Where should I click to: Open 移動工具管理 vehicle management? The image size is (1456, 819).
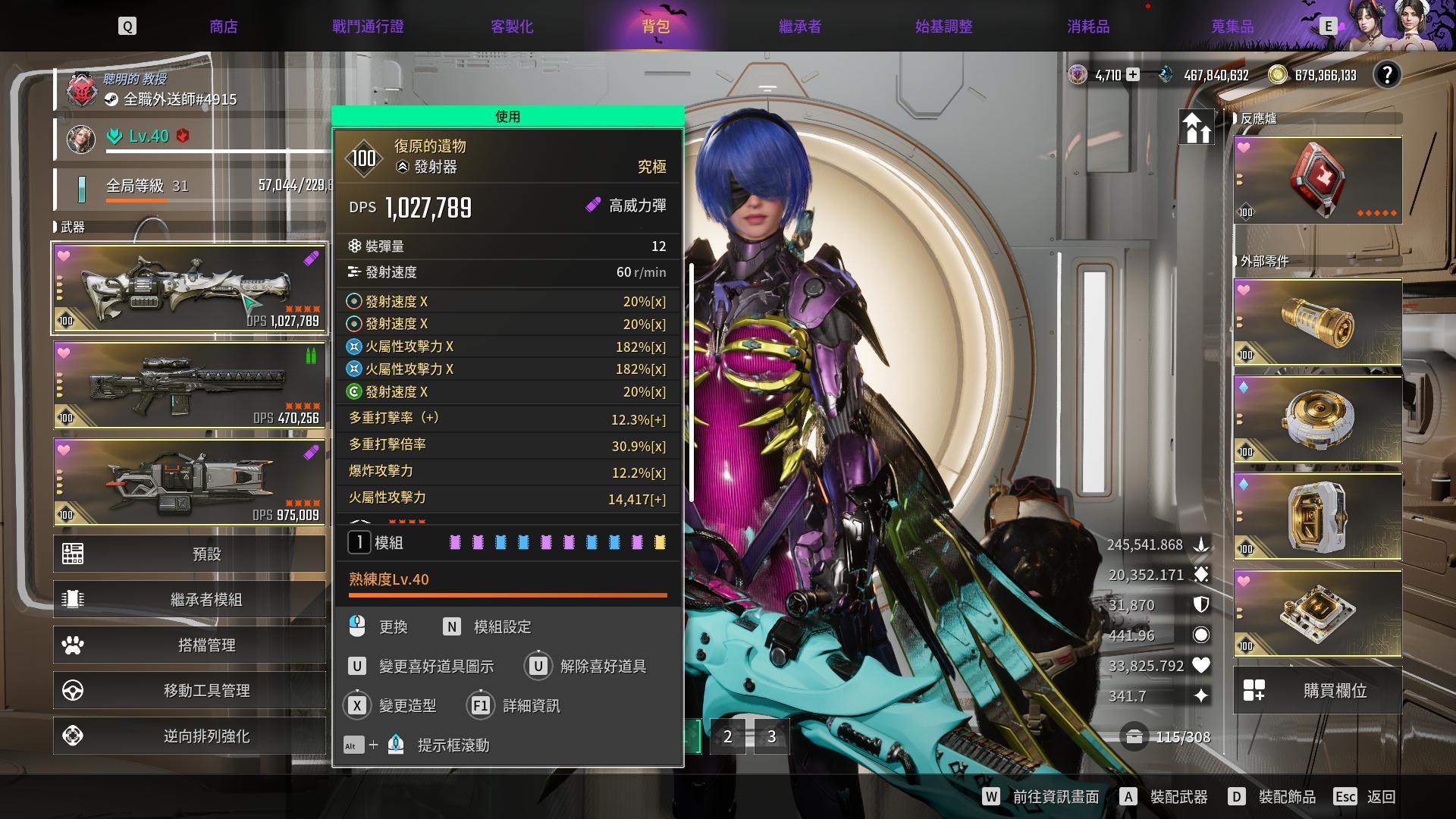click(x=190, y=691)
